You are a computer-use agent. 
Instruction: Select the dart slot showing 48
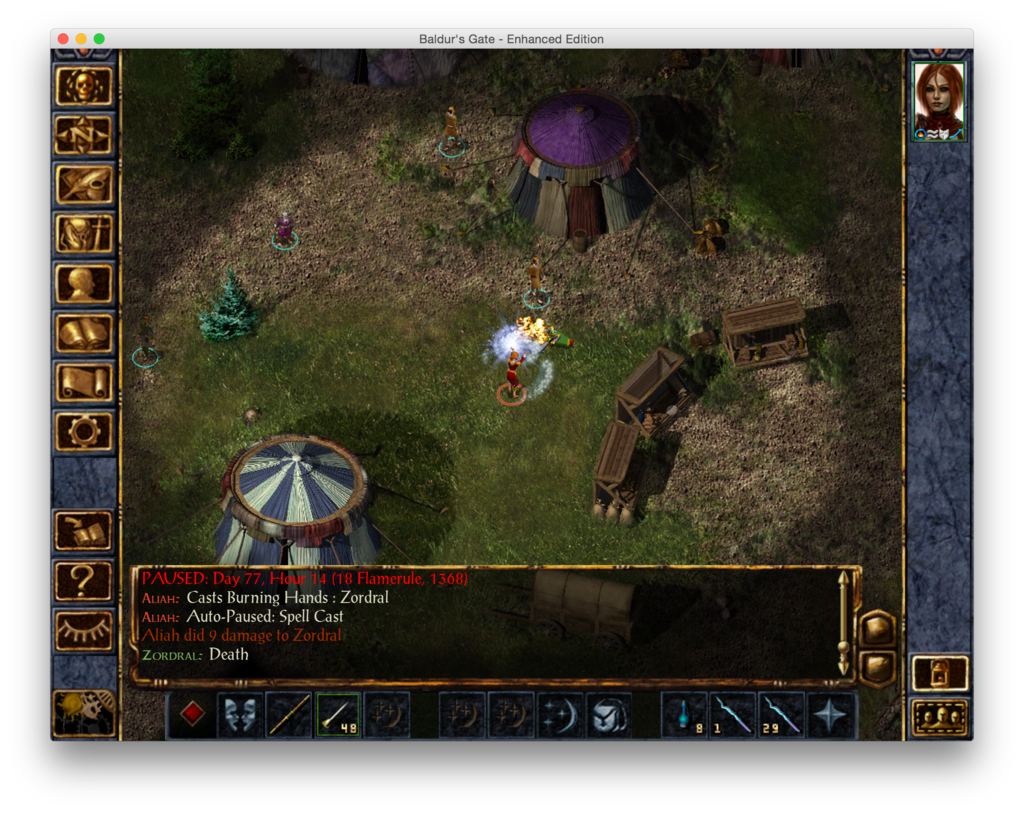click(x=338, y=715)
